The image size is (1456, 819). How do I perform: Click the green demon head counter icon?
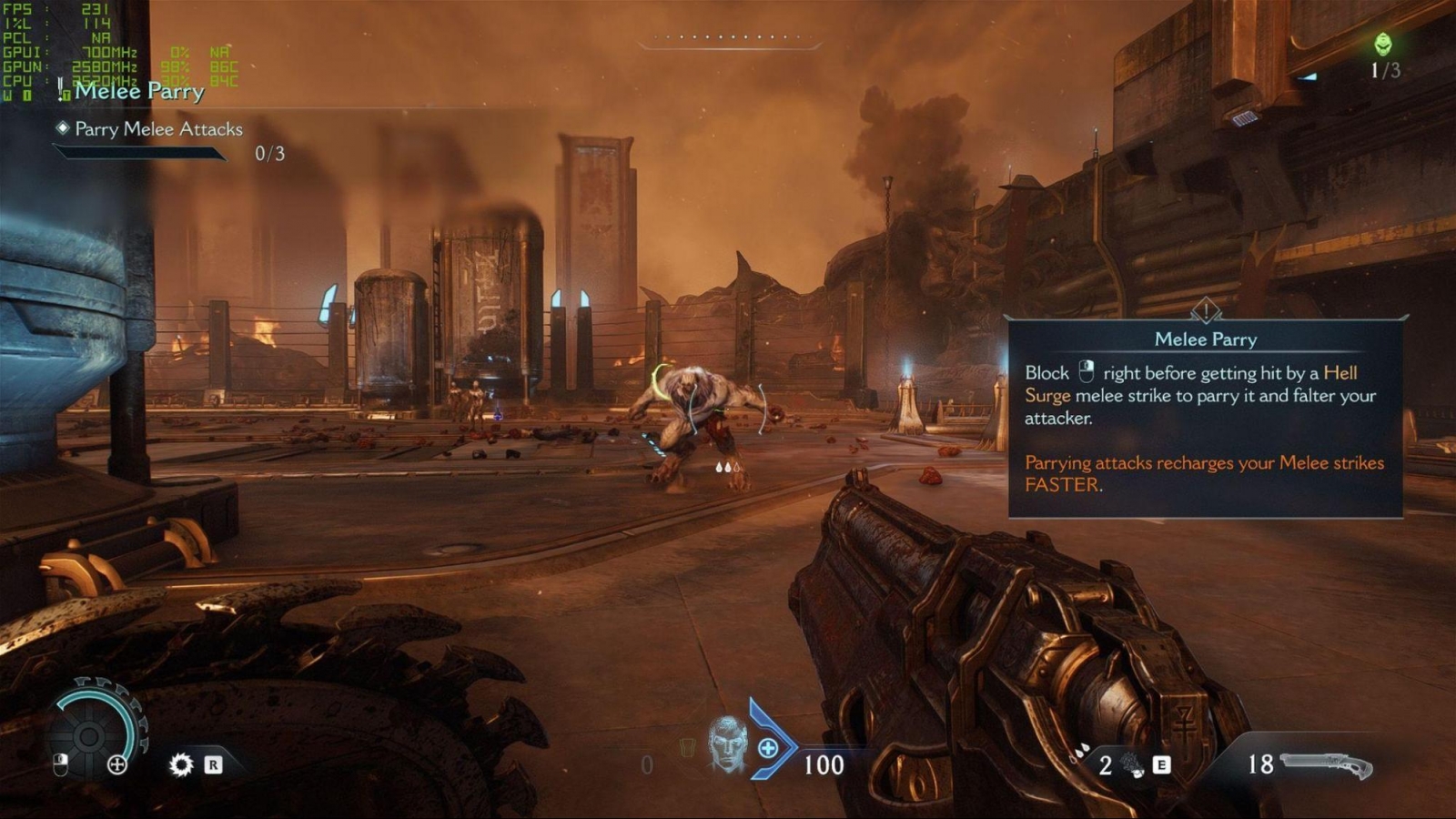click(x=1383, y=44)
